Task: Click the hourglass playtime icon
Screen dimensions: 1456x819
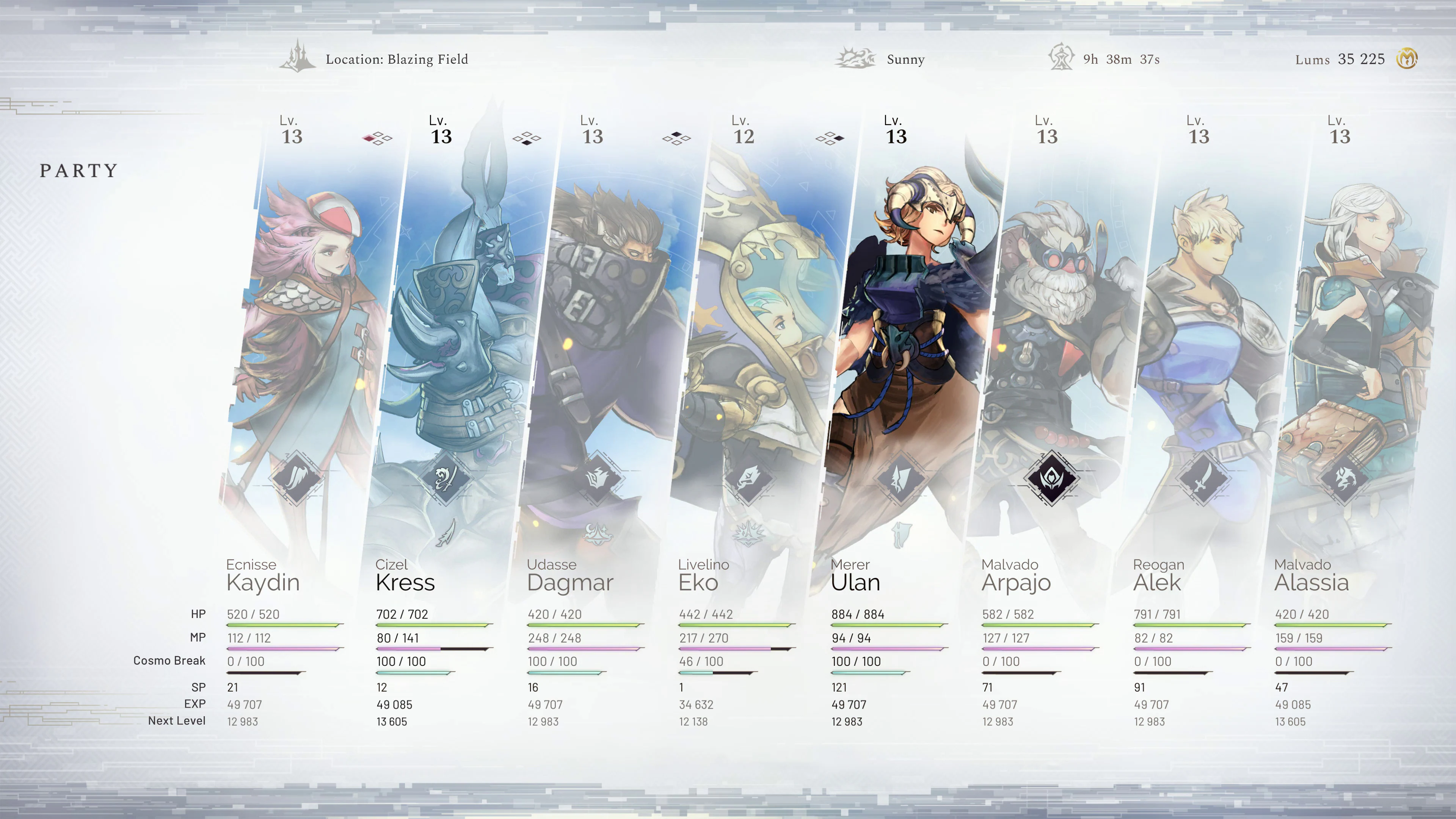Action: (1062, 58)
